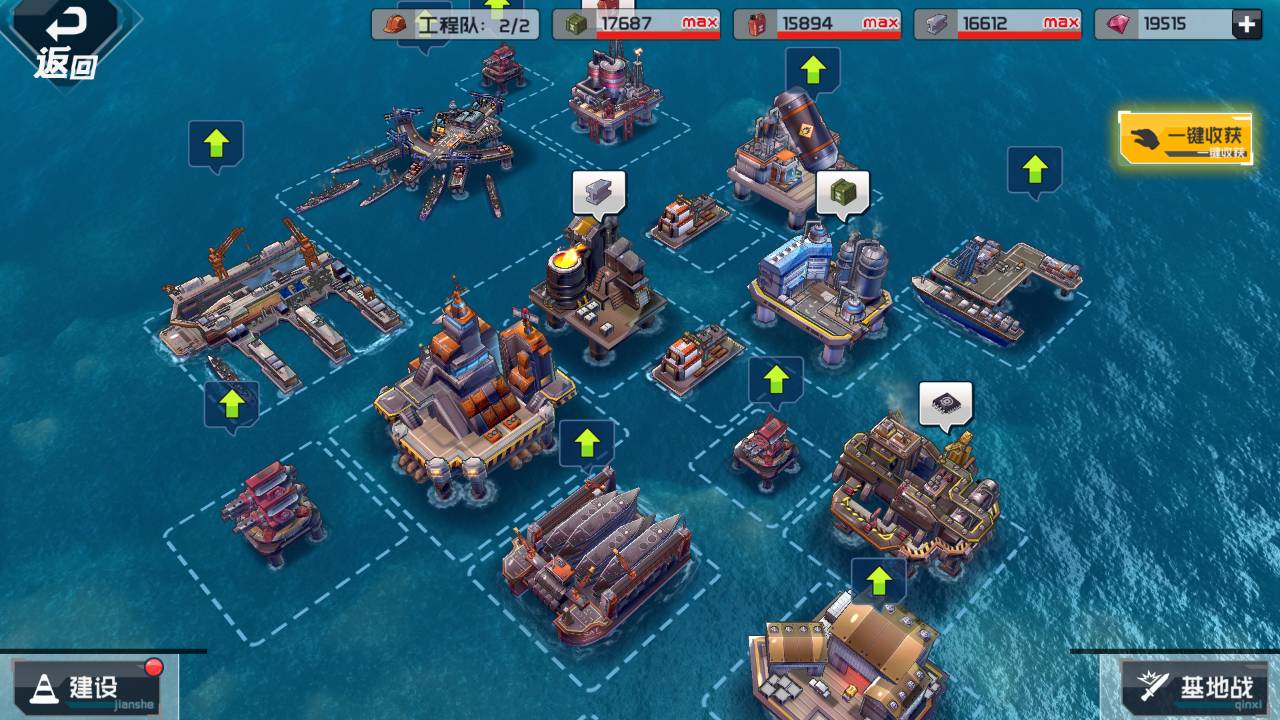Collect the microchip resource bubble

[945, 404]
